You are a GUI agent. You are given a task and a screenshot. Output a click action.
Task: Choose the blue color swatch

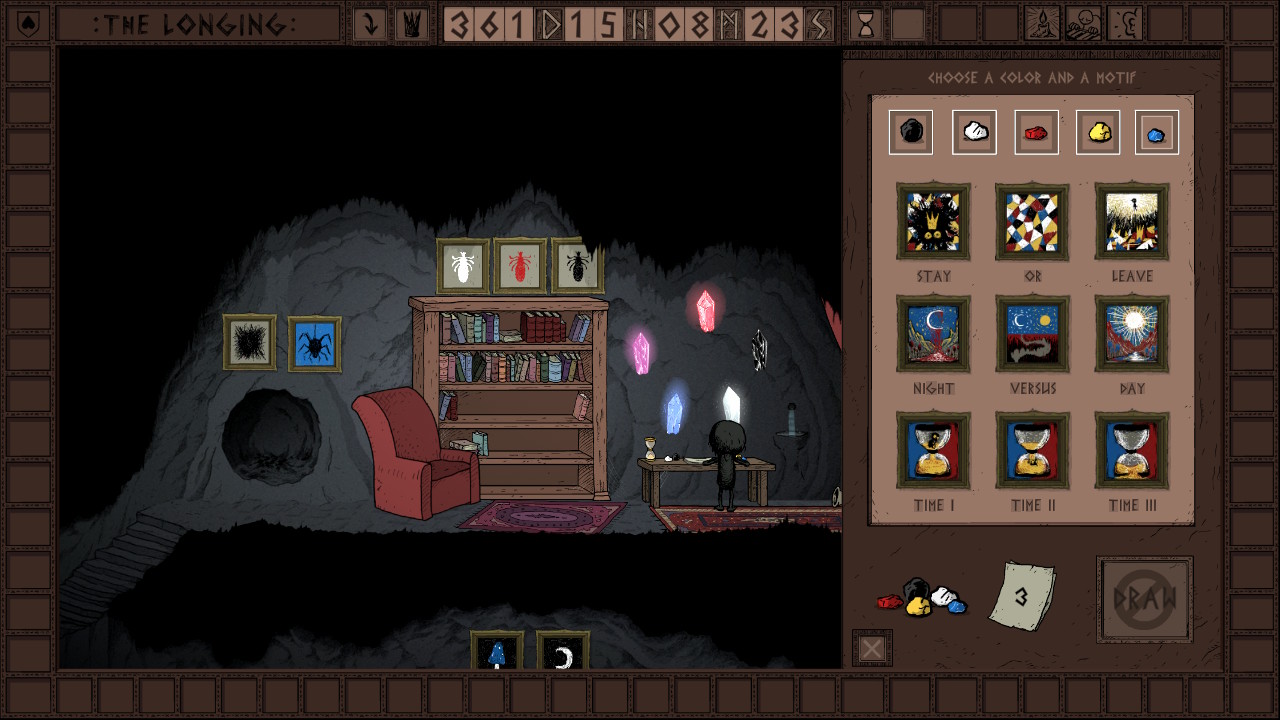(1156, 133)
